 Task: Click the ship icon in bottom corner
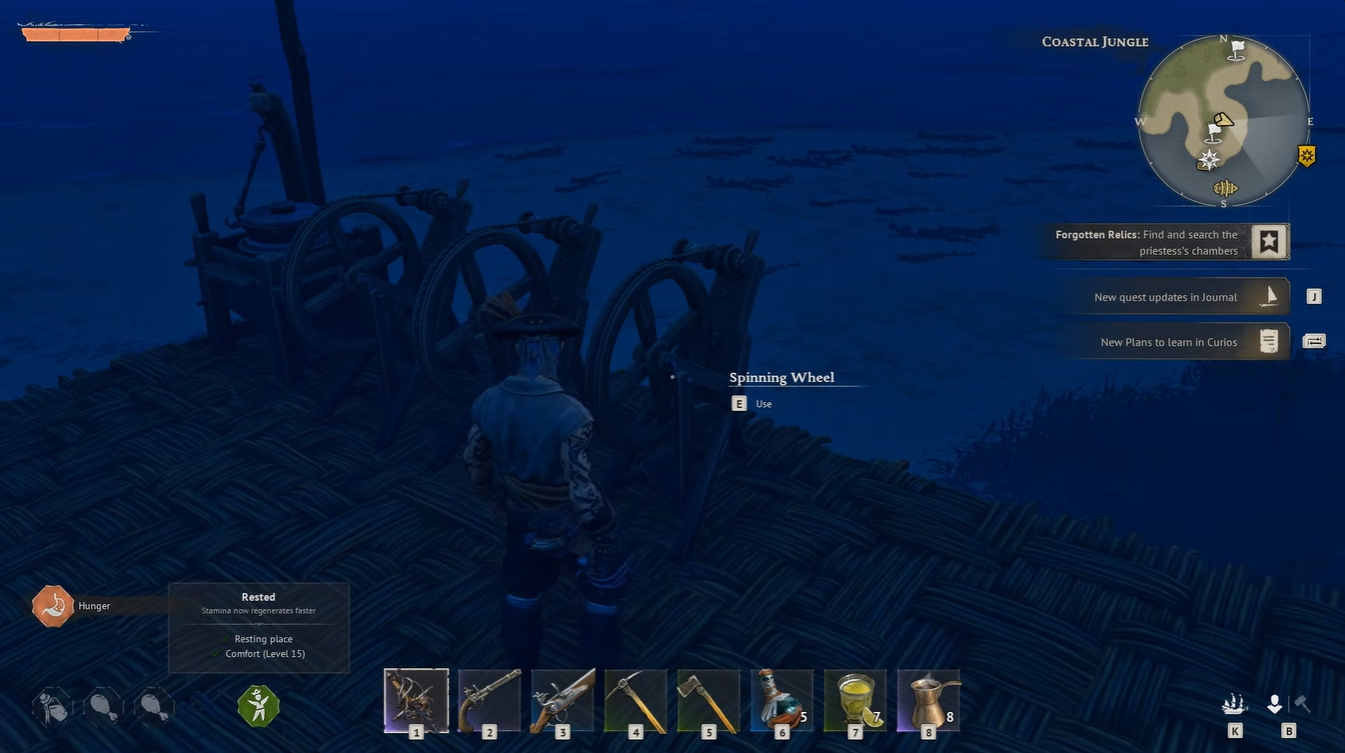pos(1235,704)
